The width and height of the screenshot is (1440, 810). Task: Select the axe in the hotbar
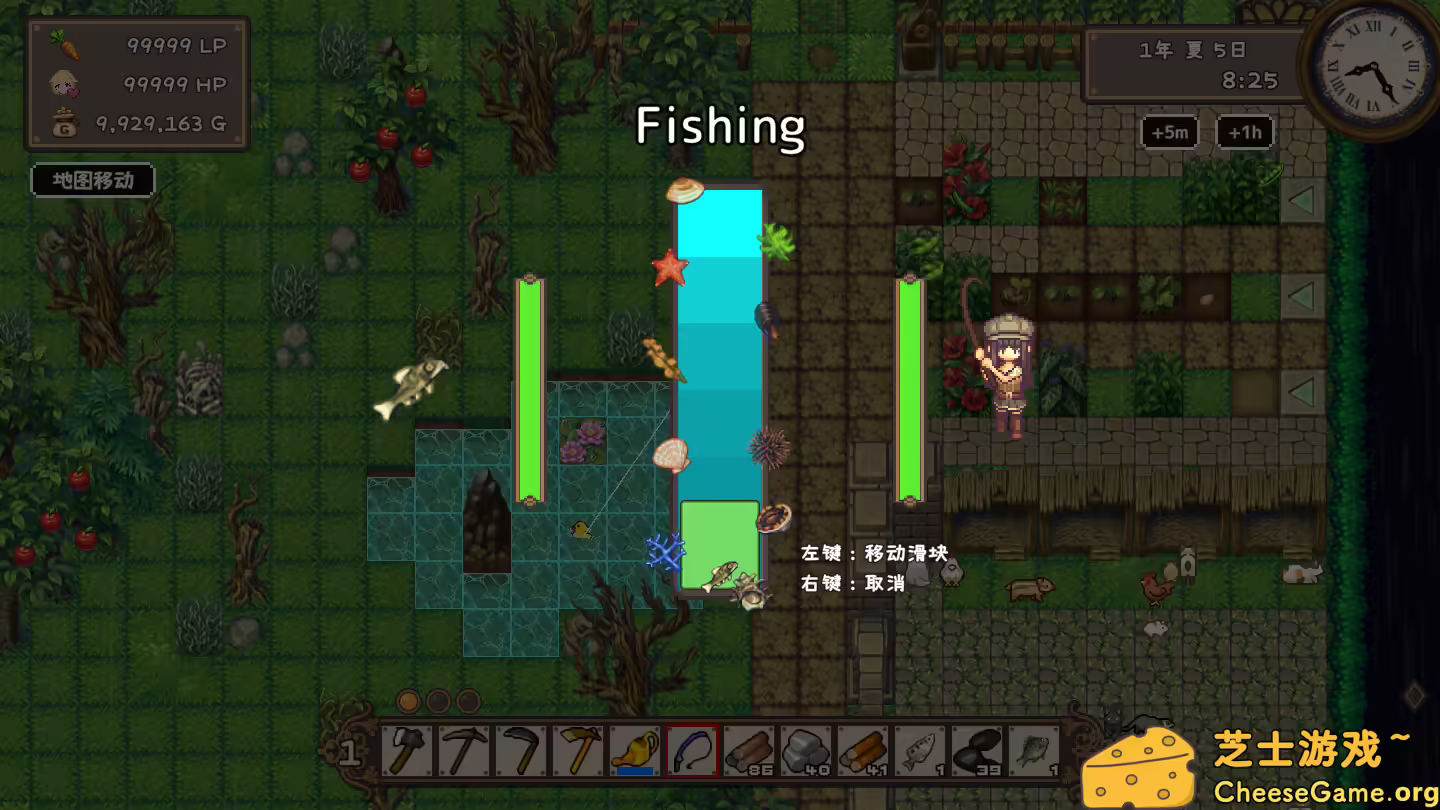(407, 750)
